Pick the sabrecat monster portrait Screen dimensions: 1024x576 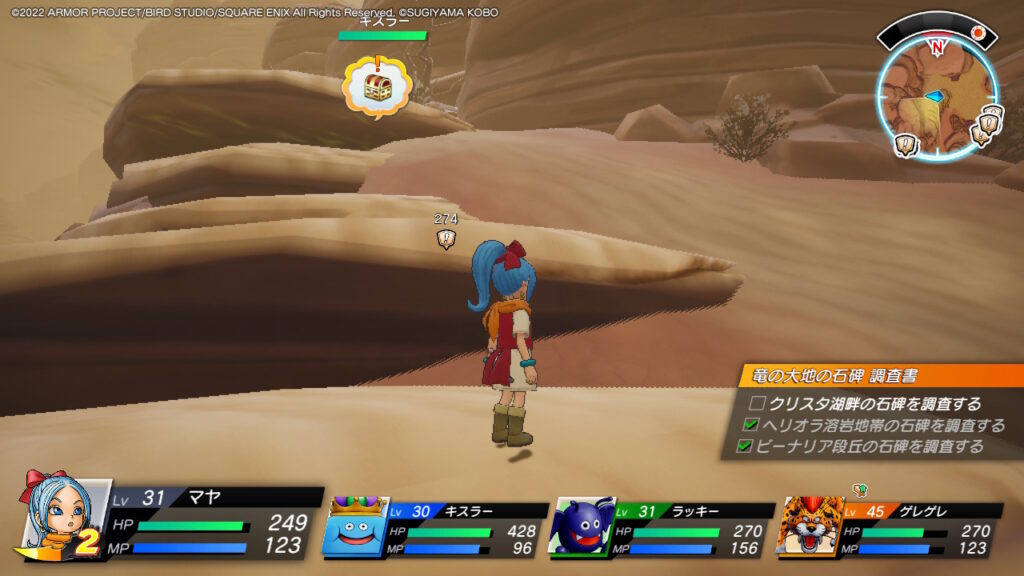tap(810, 526)
